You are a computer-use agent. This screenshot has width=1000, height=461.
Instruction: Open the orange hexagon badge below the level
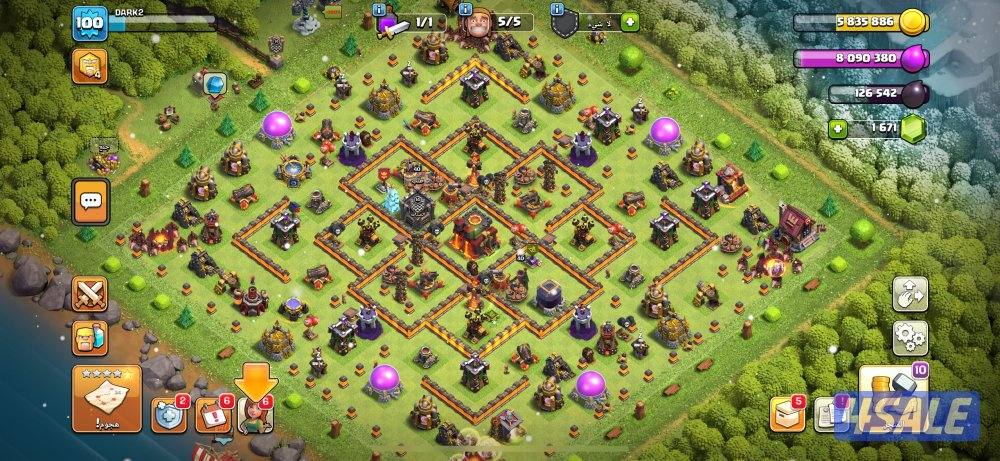coord(89,65)
